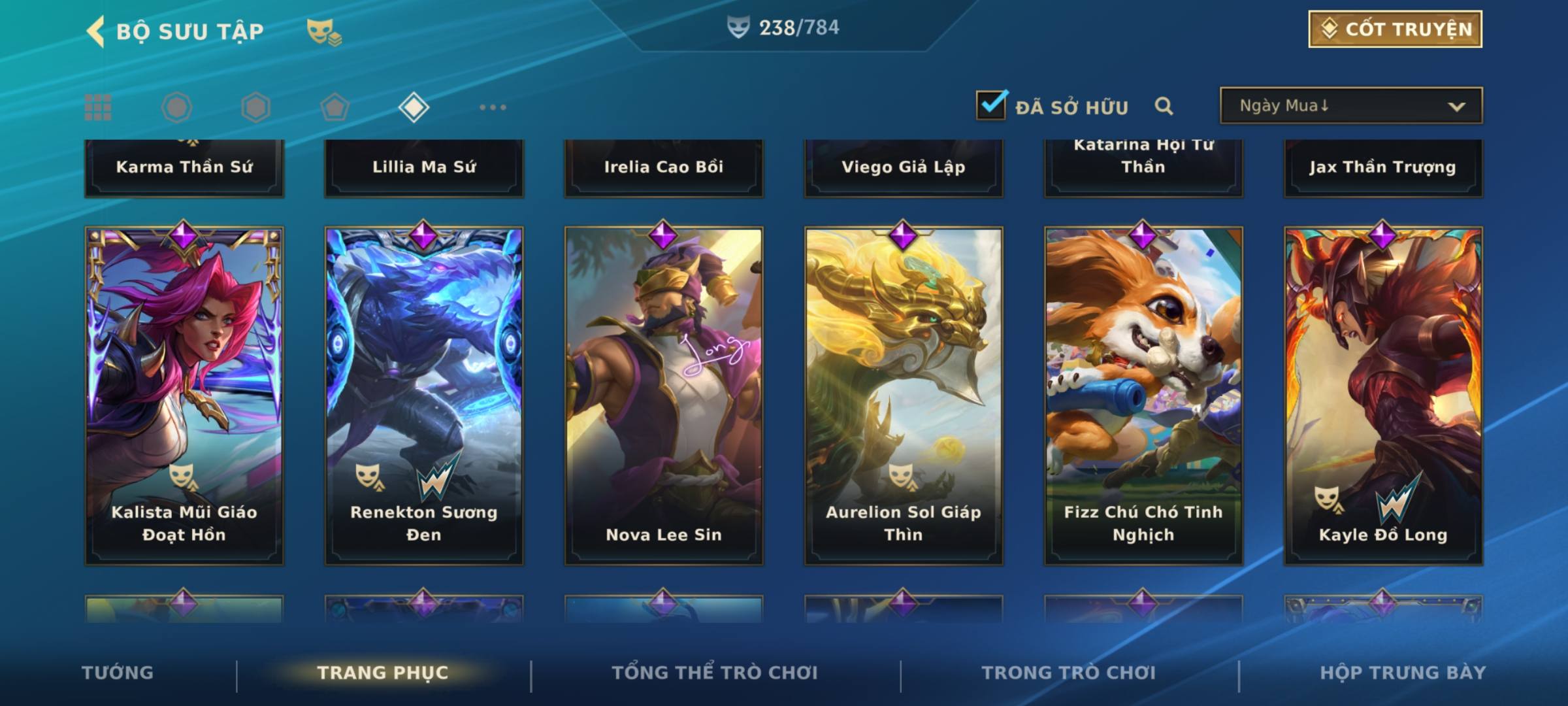Show more filters with three dots

click(x=493, y=107)
